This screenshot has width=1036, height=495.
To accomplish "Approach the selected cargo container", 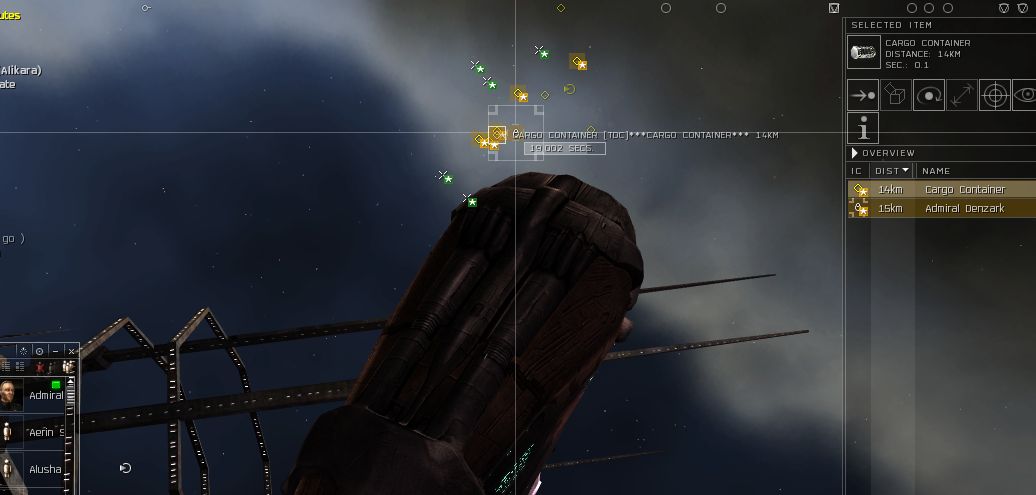I will click(863, 95).
